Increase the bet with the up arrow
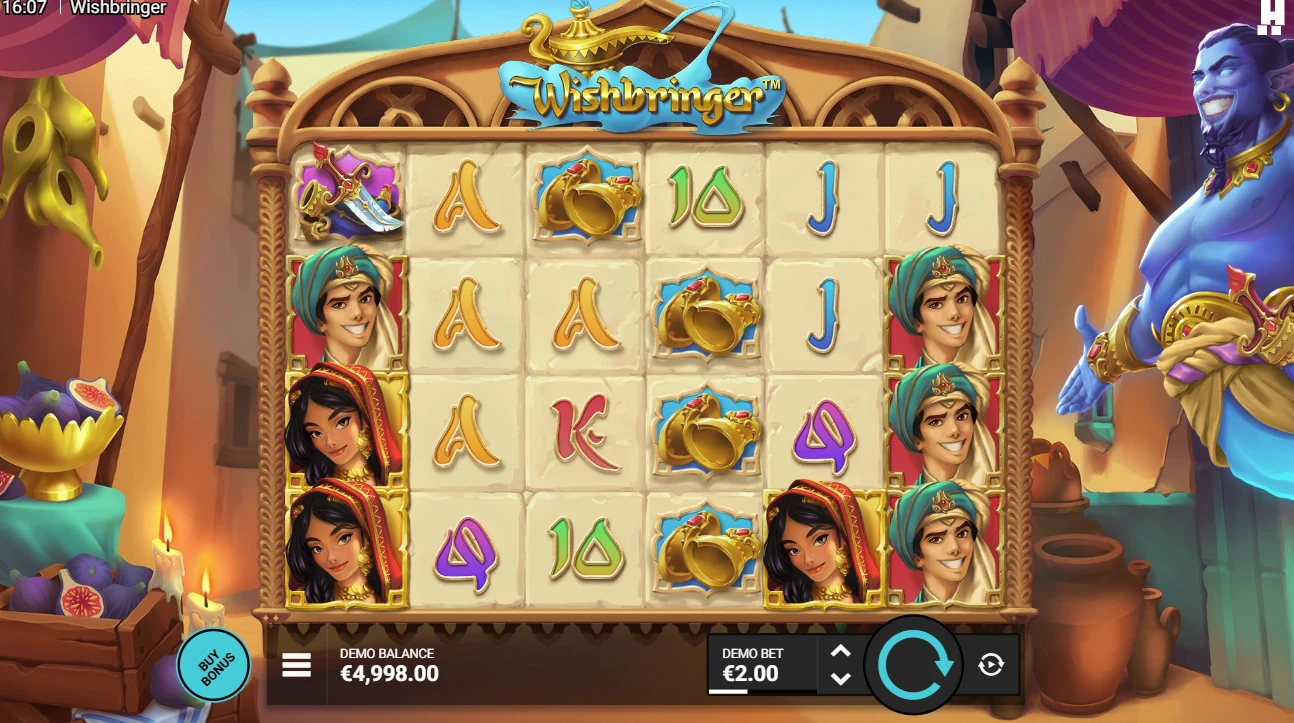 click(839, 651)
